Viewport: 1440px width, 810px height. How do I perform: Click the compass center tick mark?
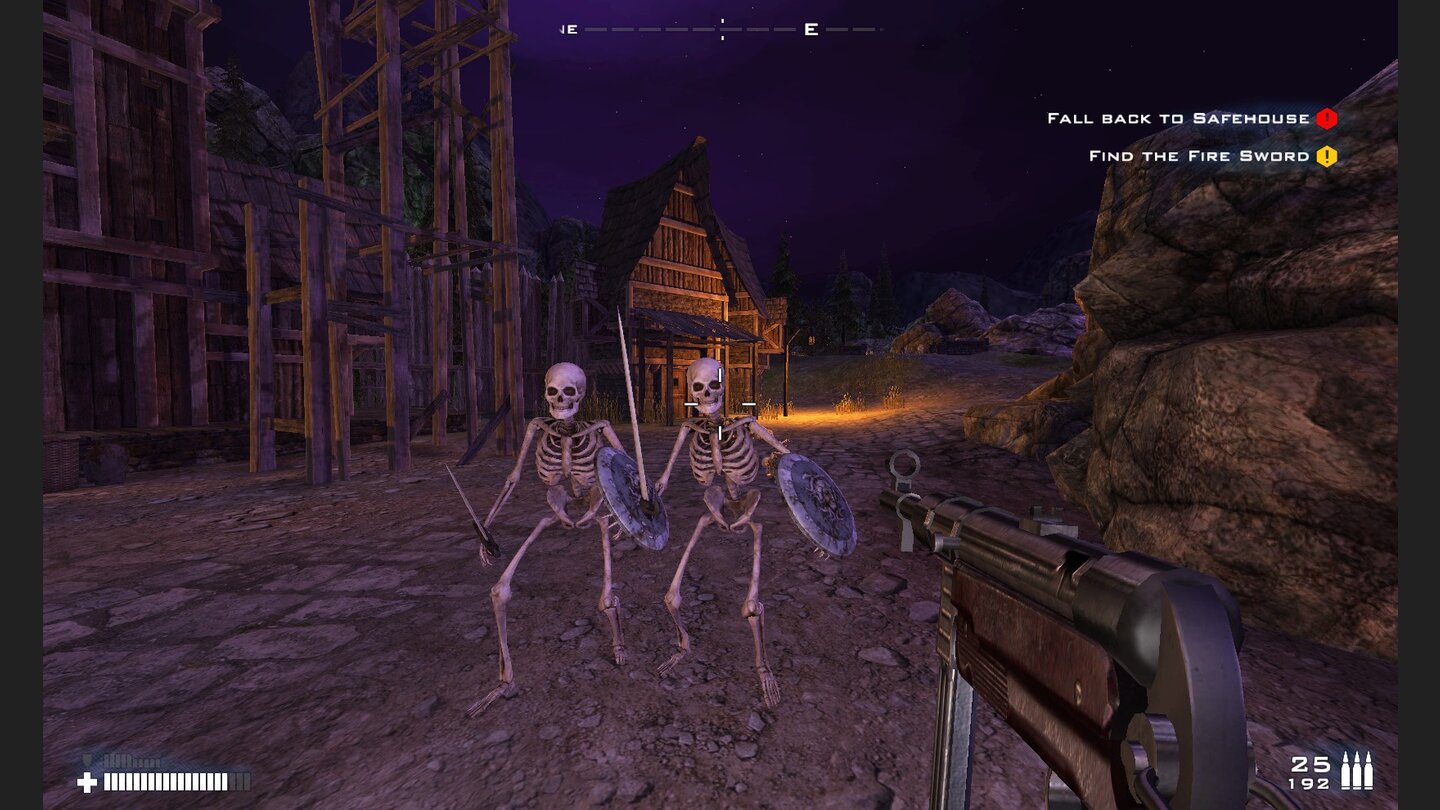click(x=720, y=27)
